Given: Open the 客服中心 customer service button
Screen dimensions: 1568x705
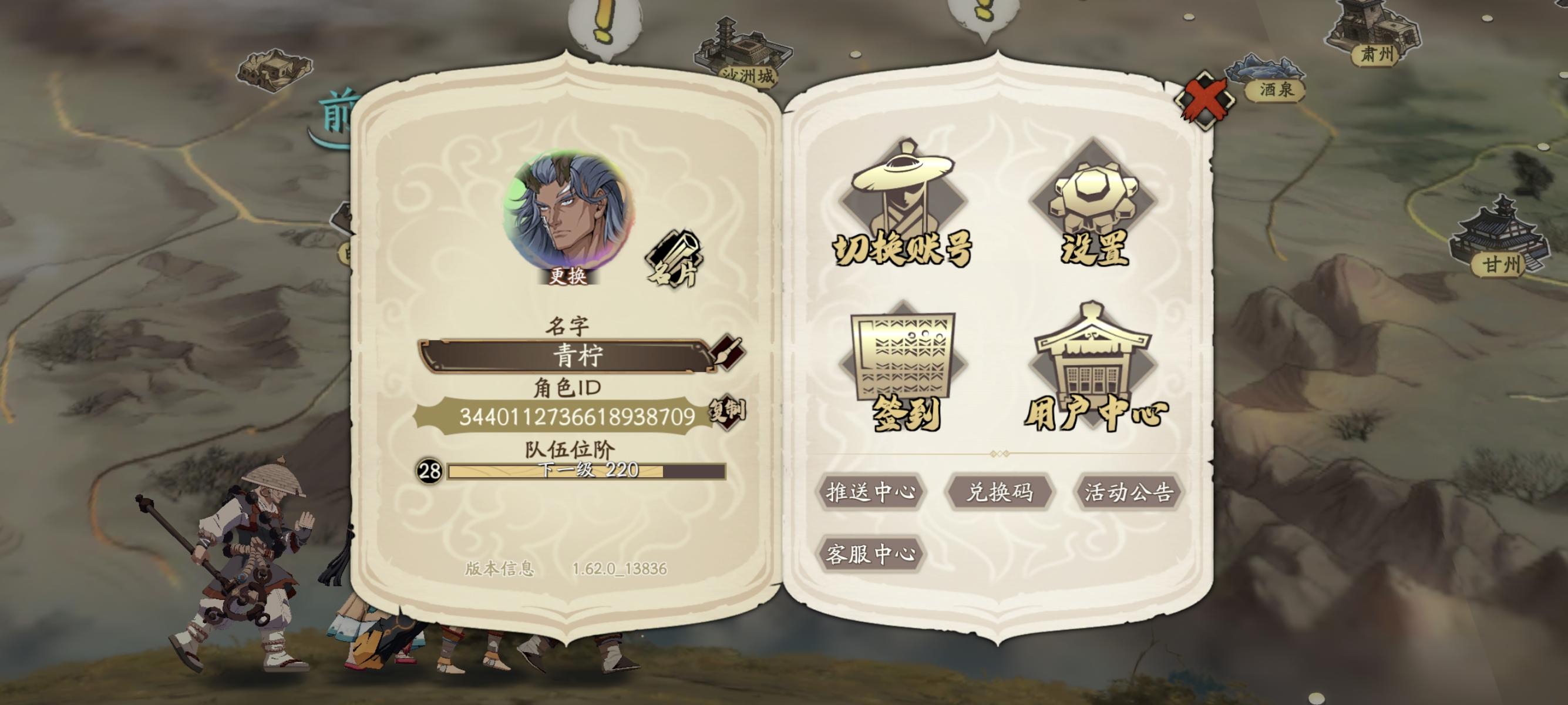Looking at the screenshot, I should [872, 555].
